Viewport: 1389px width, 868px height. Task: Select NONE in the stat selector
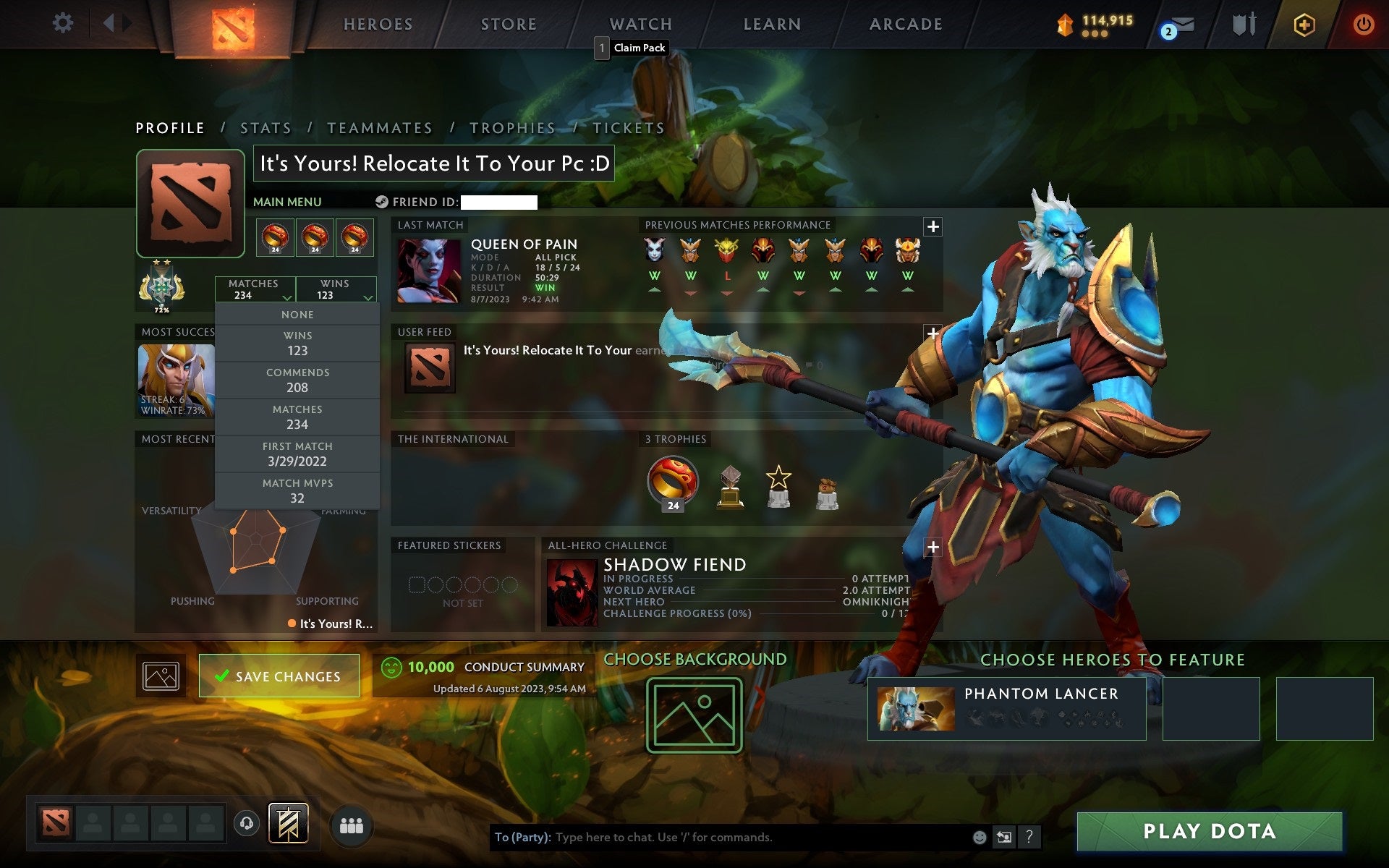[298, 314]
